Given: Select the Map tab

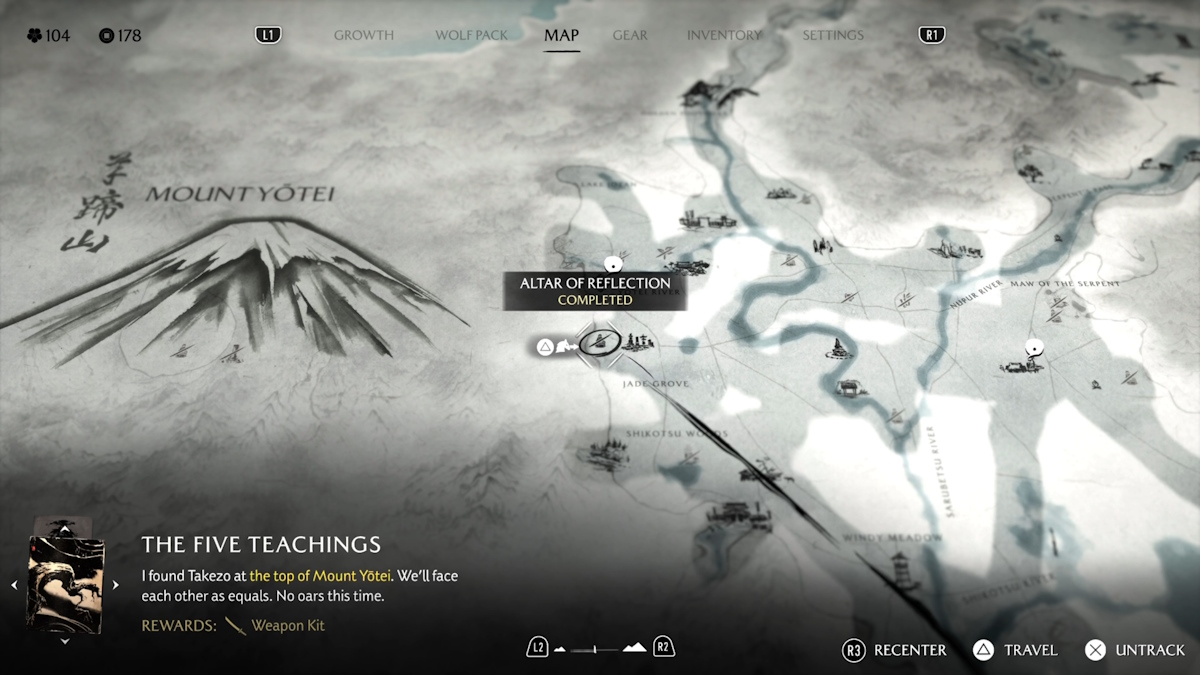Looking at the screenshot, I should click(561, 35).
